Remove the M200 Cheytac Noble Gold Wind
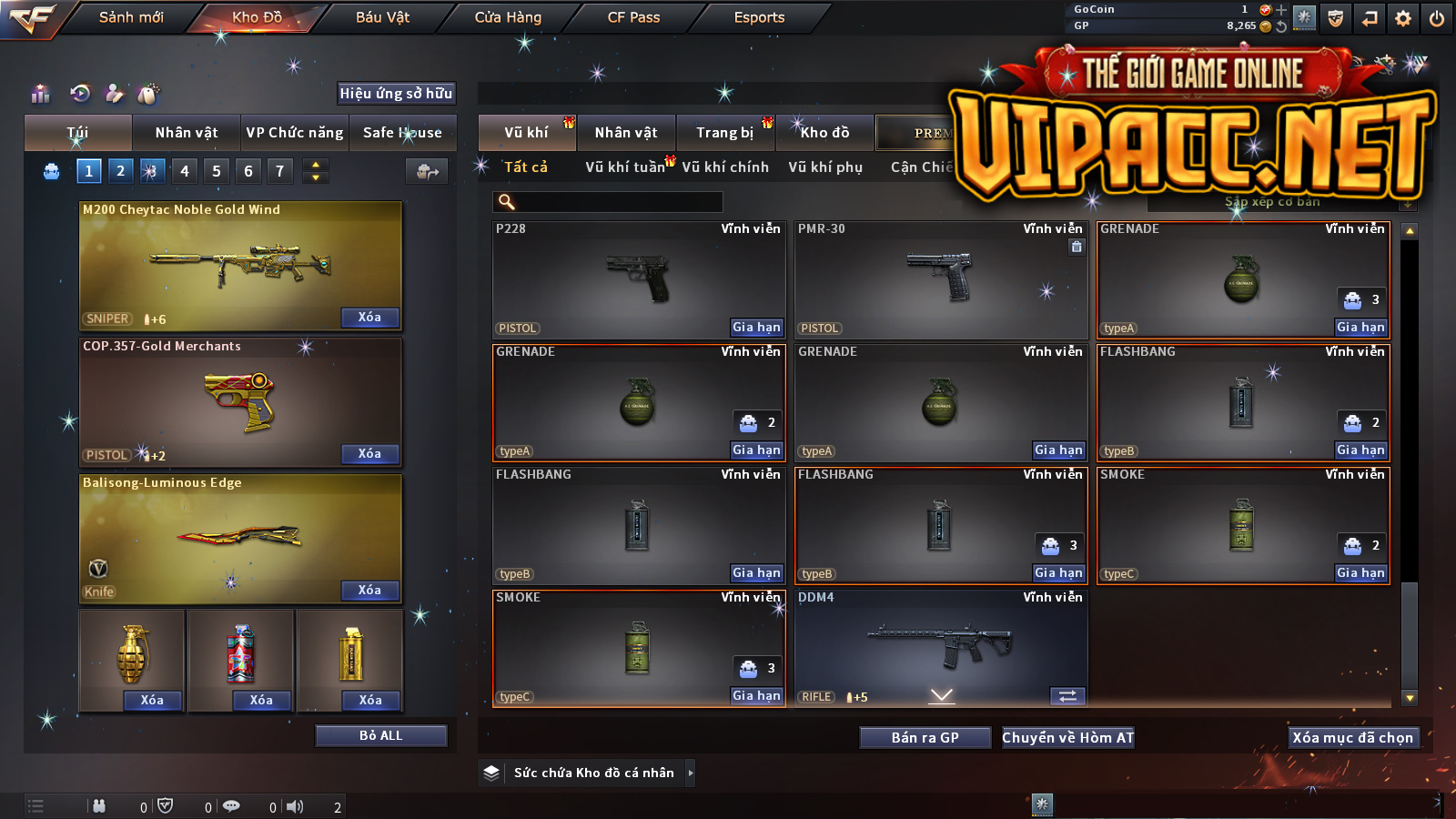This screenshot has height=819, width=1456. tap(369, 318)
